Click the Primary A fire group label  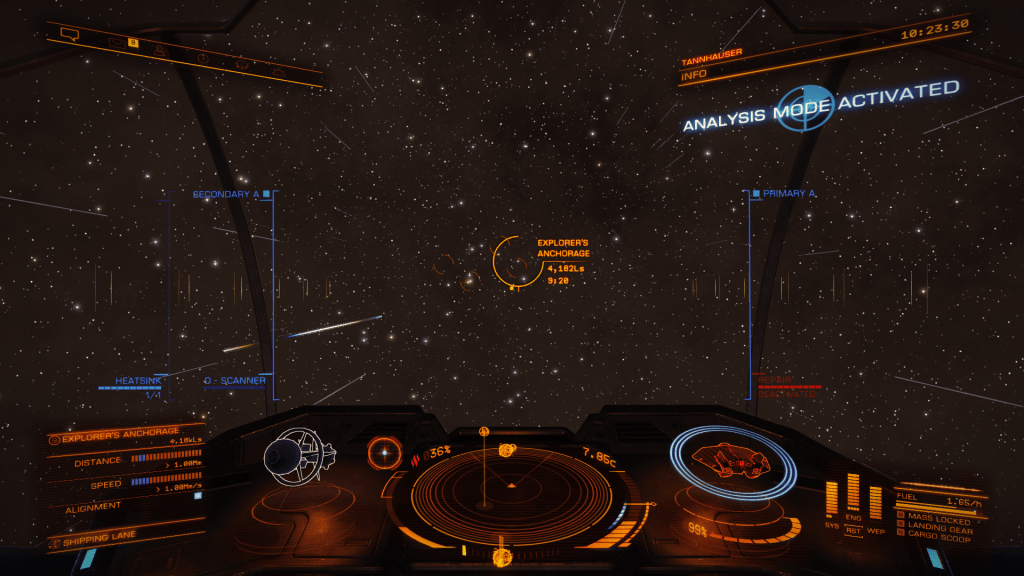point(788,193)
